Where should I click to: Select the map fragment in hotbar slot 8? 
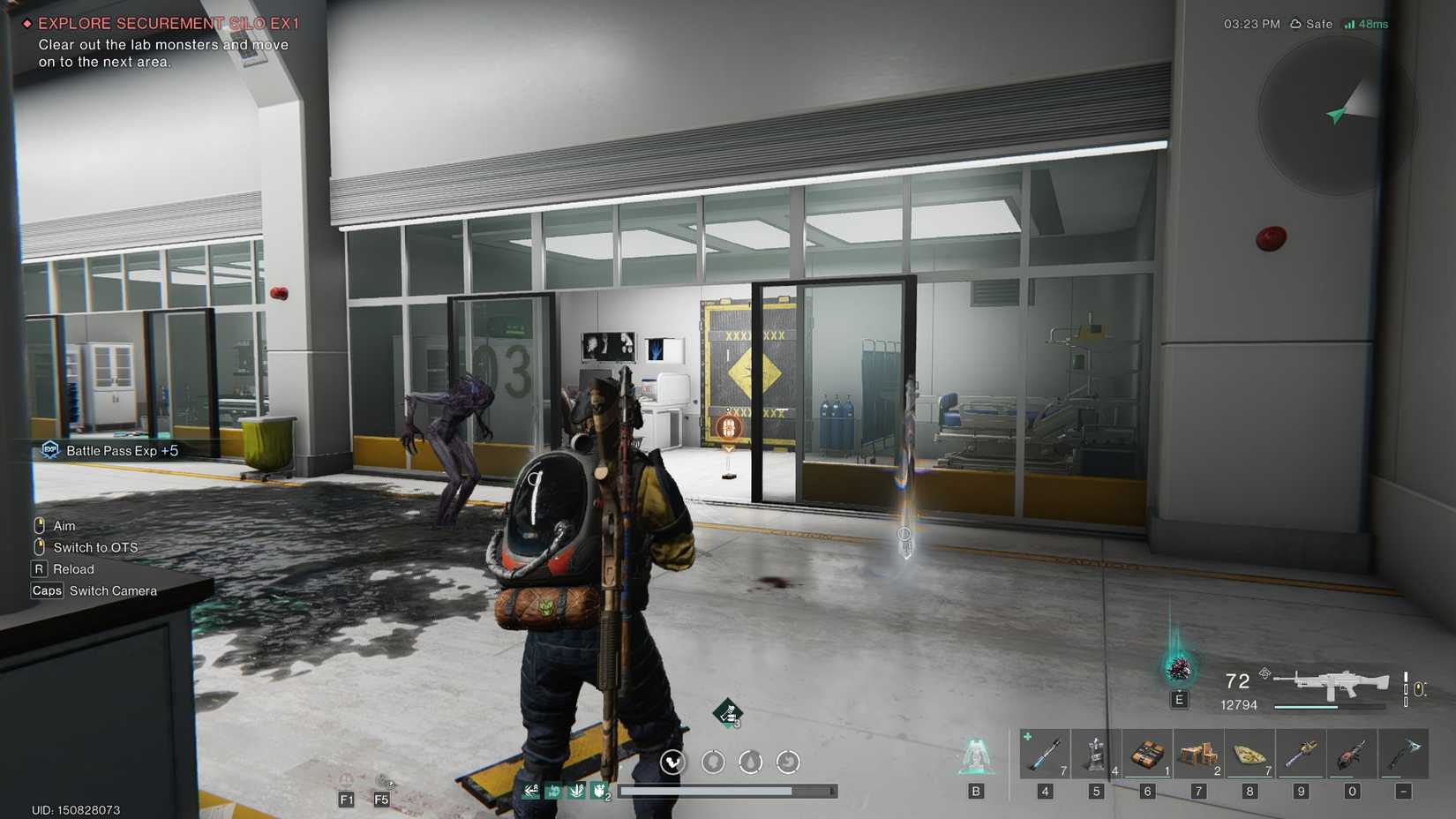coord(1250,755)
